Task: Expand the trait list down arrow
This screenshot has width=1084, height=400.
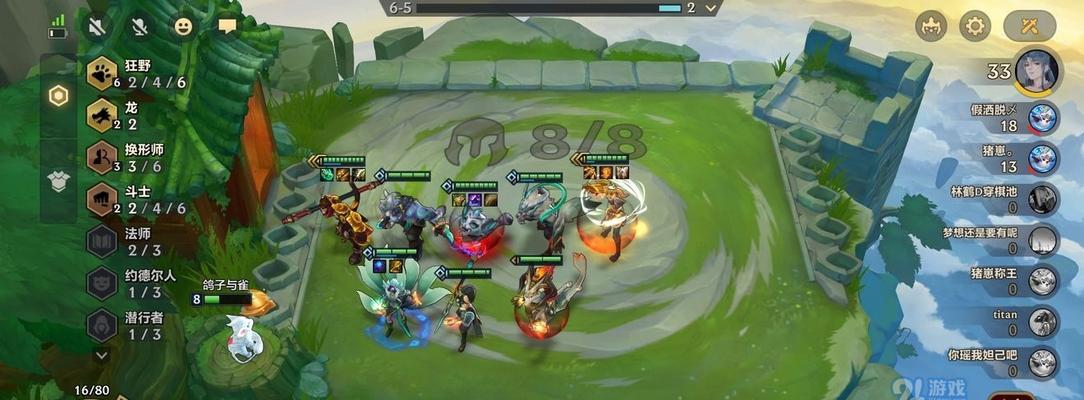Action: pyautogui.click(x=101, y=354)
